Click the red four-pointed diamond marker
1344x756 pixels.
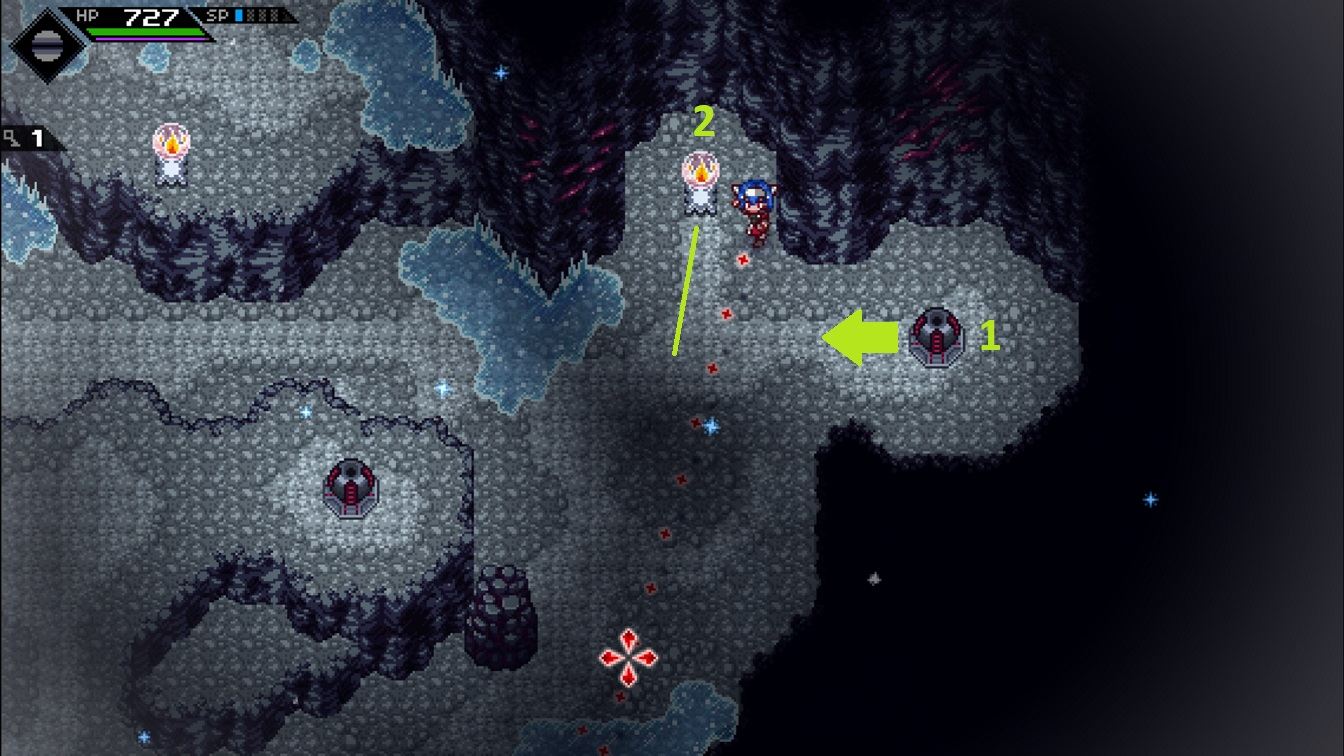628,659
